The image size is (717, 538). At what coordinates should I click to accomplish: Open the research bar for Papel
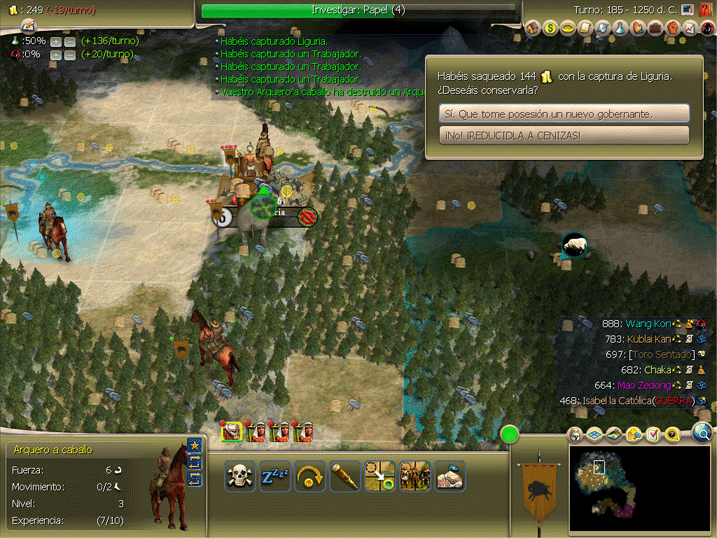coord(358,10)
